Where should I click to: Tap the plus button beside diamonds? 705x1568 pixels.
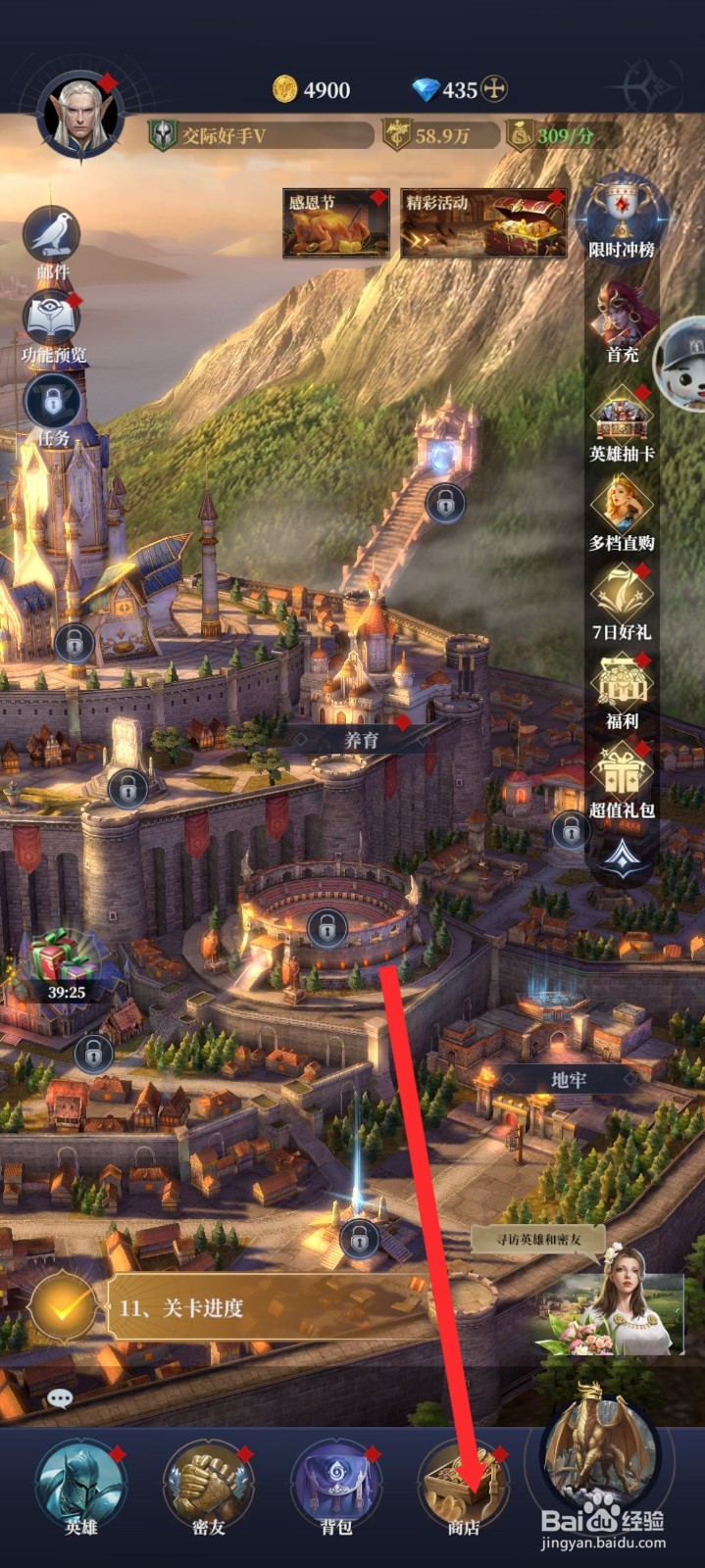pos(495,90)
